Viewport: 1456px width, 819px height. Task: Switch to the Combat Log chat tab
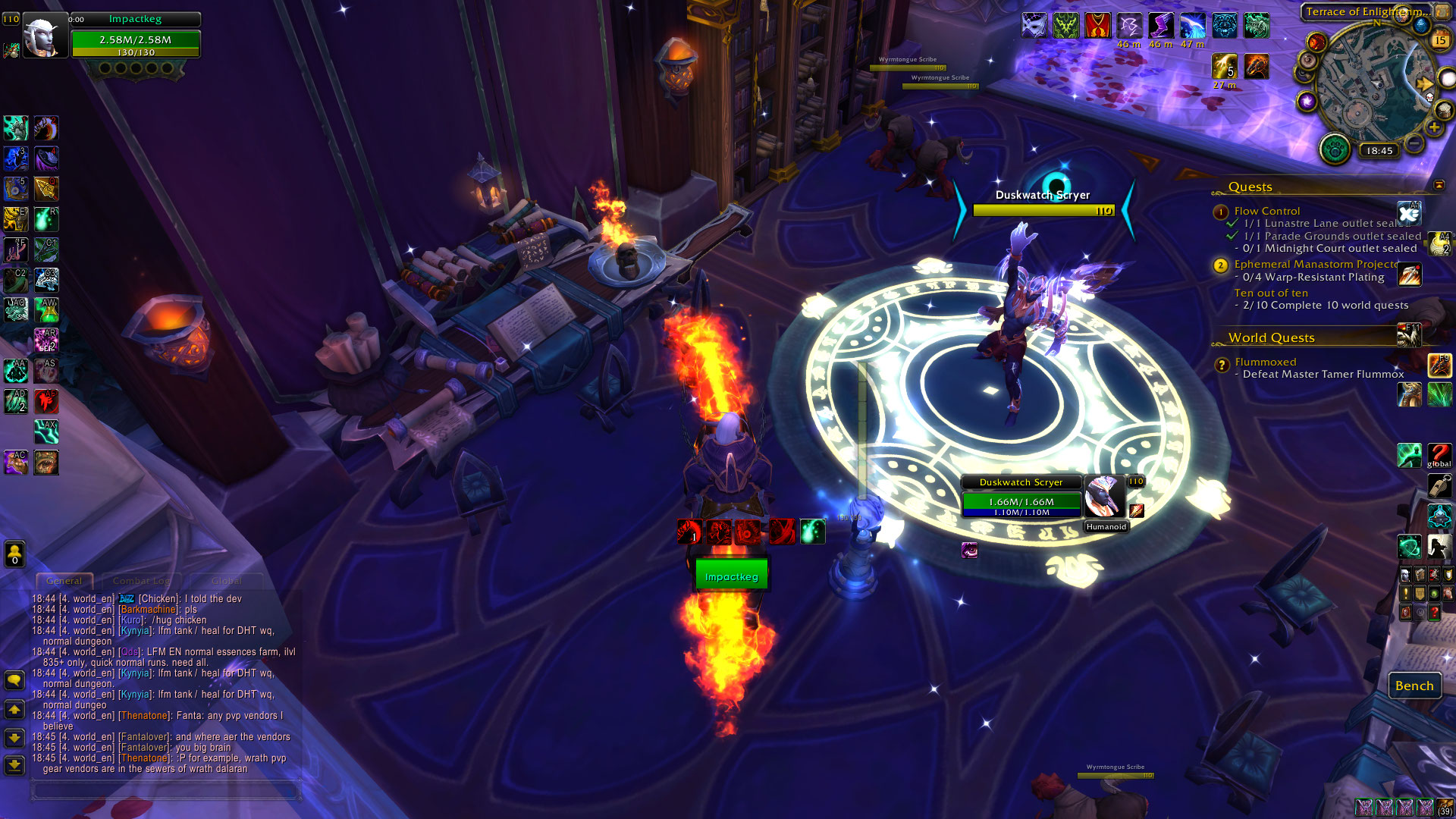pyautogui.click(x=140, y=581)
